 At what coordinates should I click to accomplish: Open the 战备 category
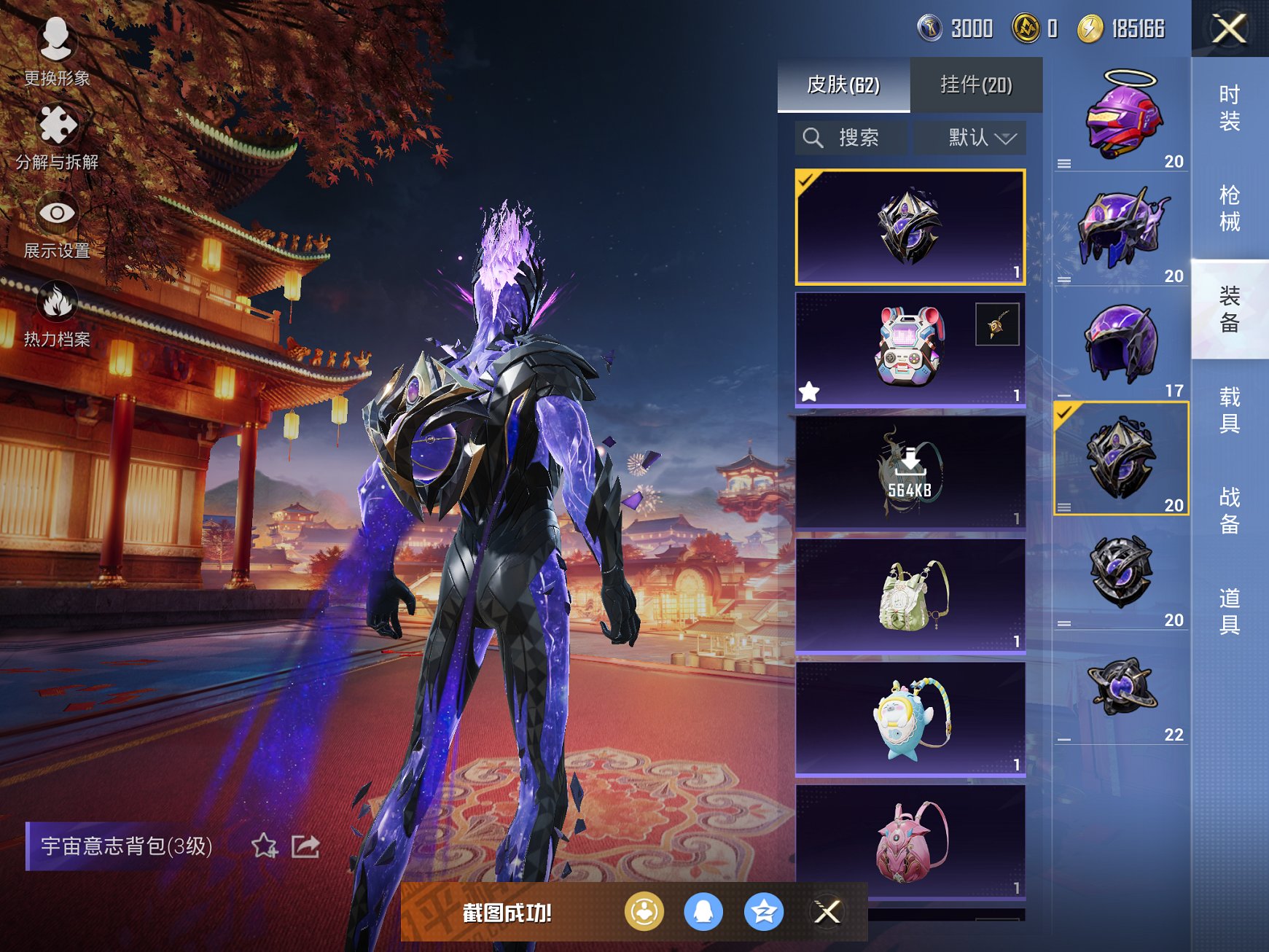click(x=1230, y=511)
